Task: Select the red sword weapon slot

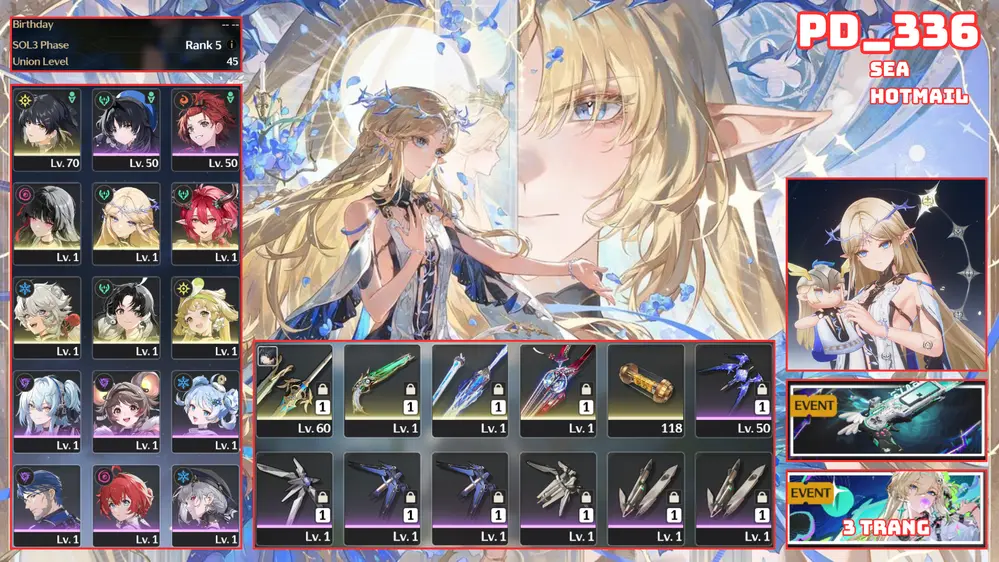Action: 557,390
